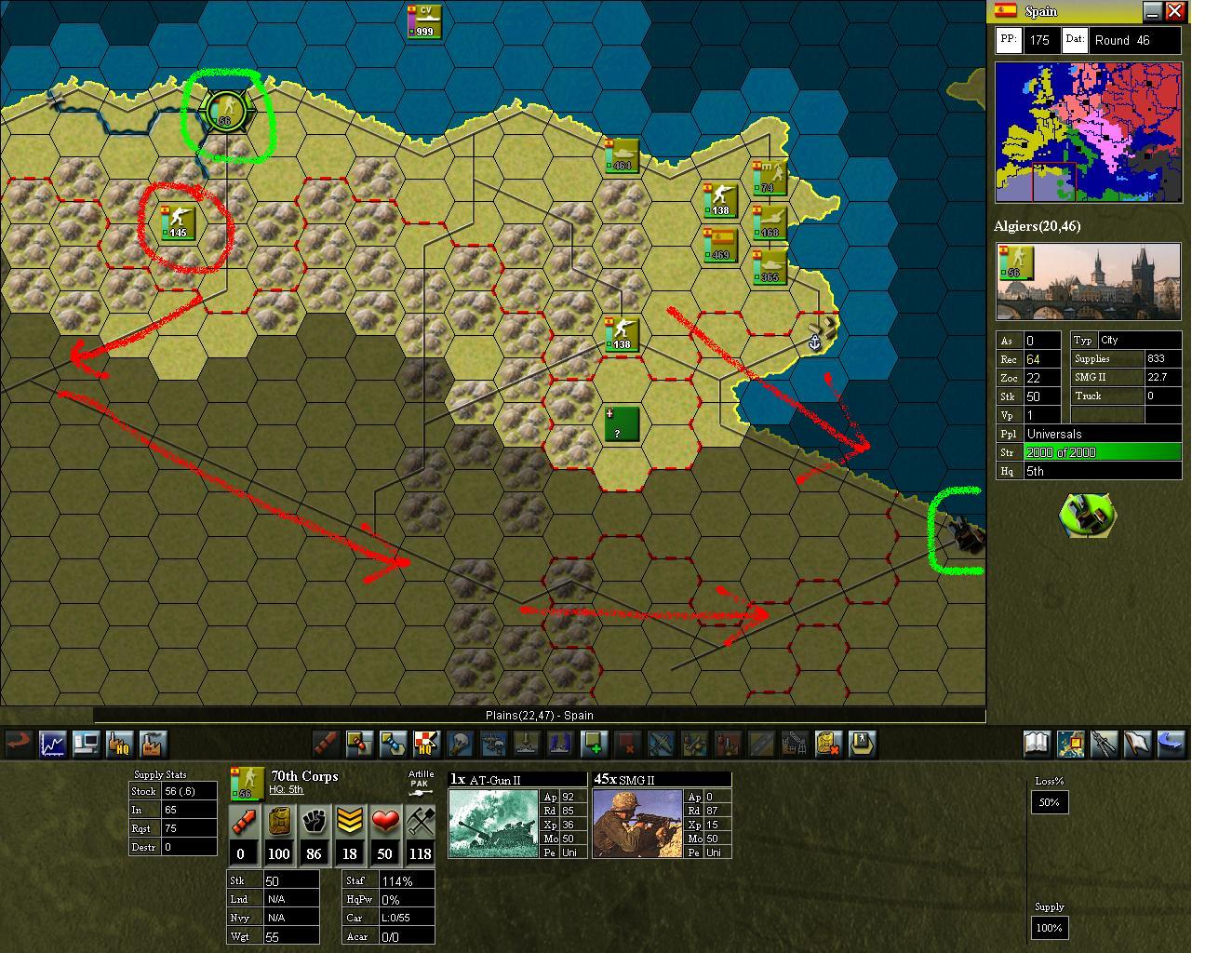Viewport: 1232px width, 953px height.
Task: Click the red undo arrow icon
Action: [19, 743]
